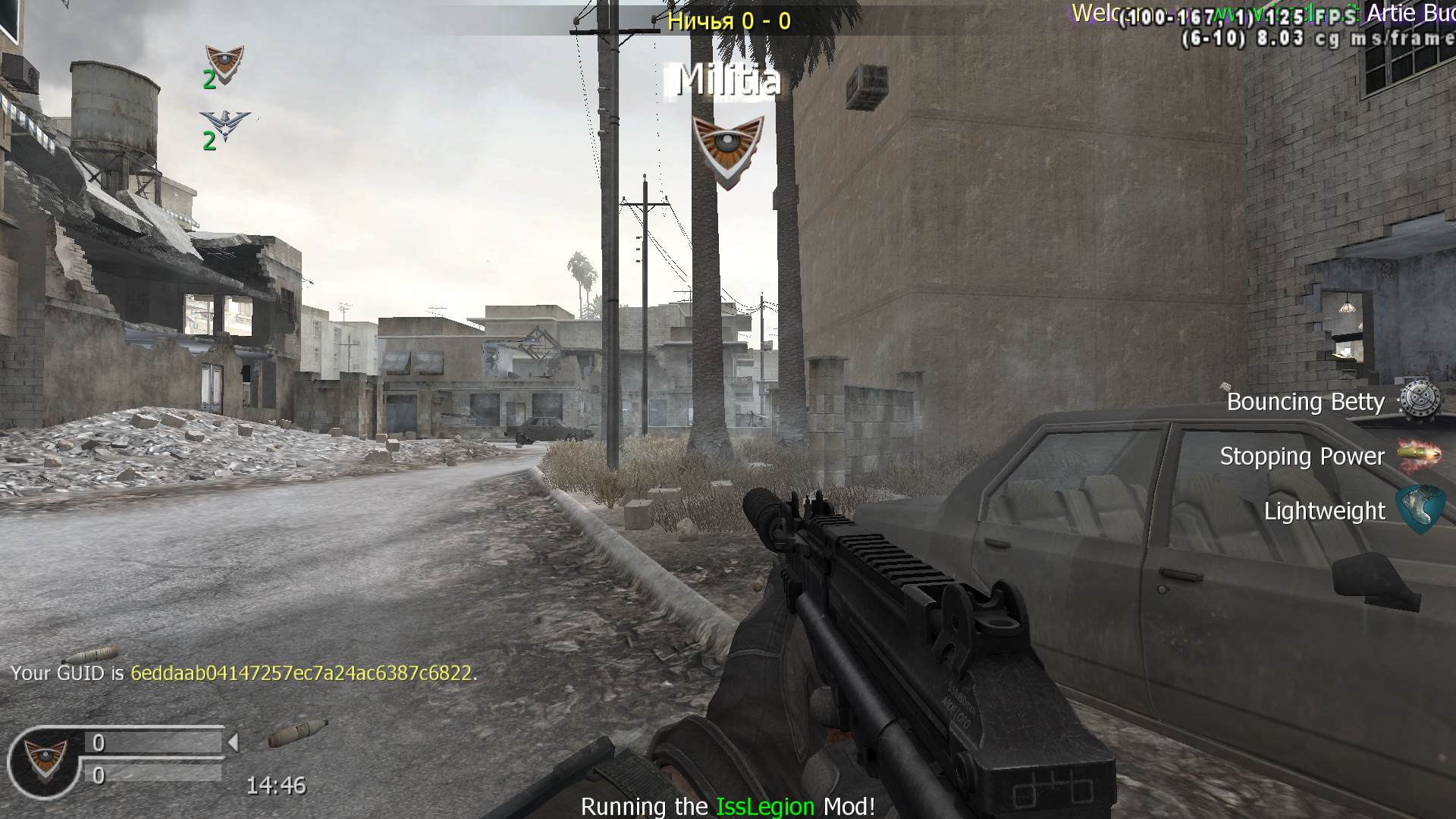Click the Bouncing Betty perk icon

click(1419, 400)
